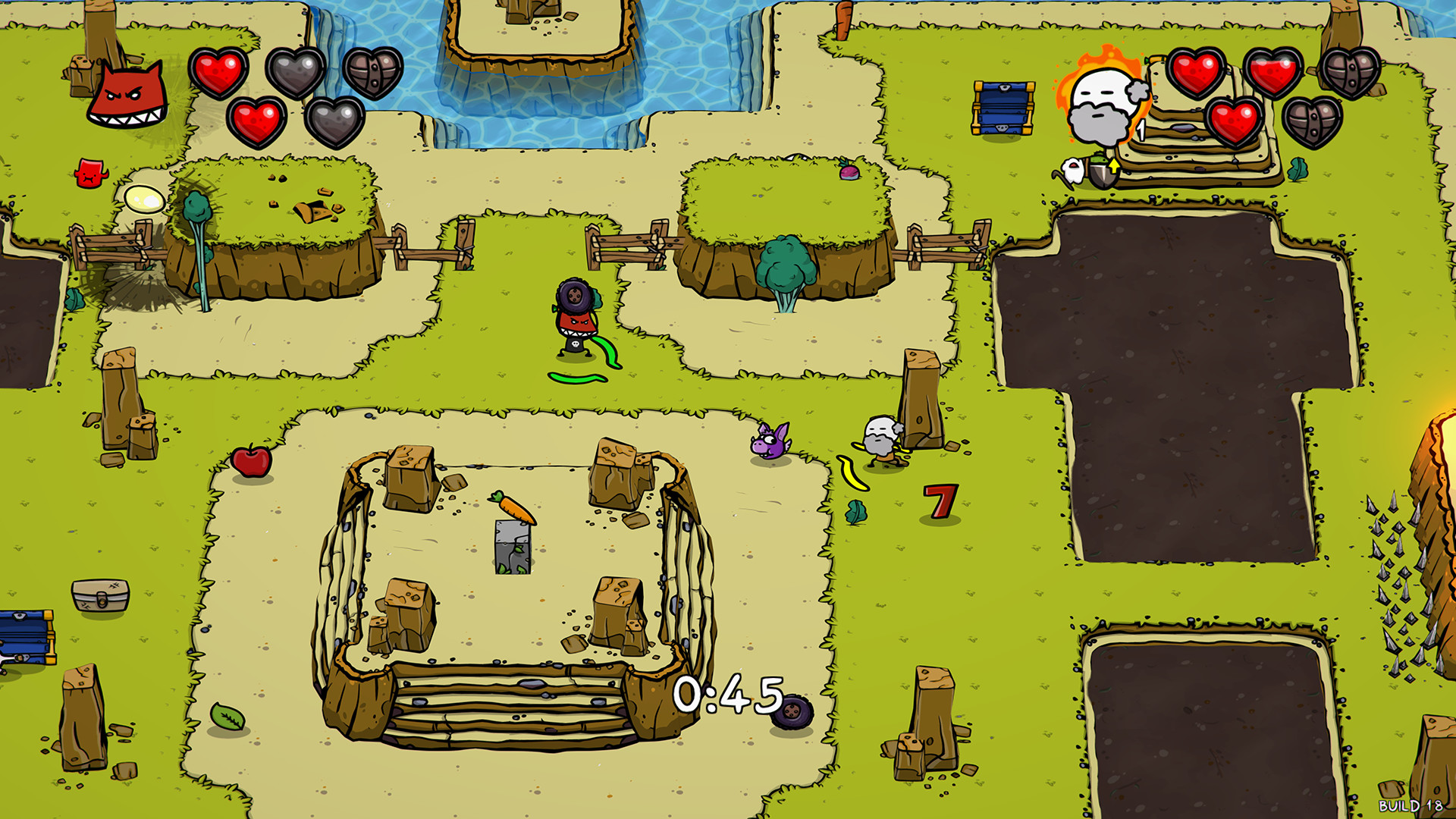The height and width of the screenshot is (819, 1456).
Task: Click the first red heart of devil's health
Action: tap(218, 72)
